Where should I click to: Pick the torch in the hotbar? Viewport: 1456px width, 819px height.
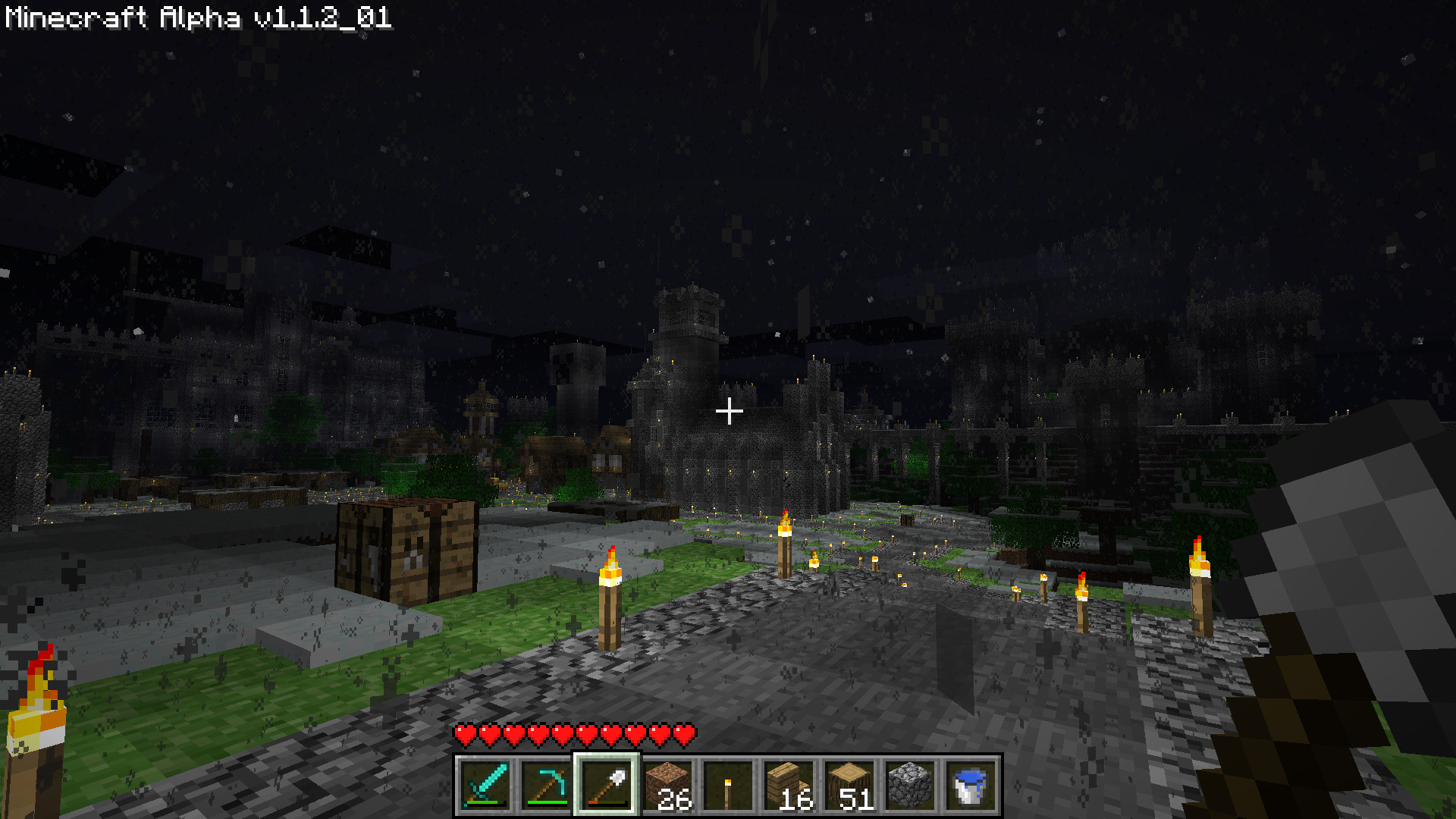point(728,785)
